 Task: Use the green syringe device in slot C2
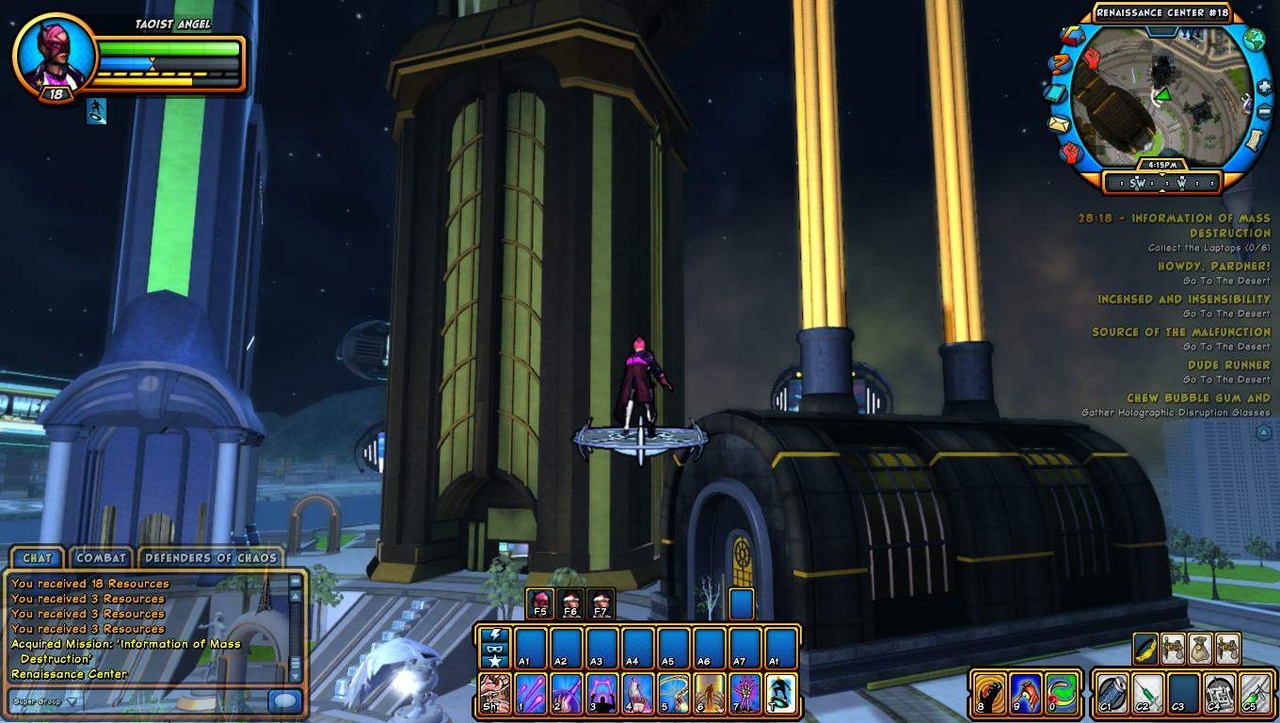pyautogui.click(x=1148, y=693)
